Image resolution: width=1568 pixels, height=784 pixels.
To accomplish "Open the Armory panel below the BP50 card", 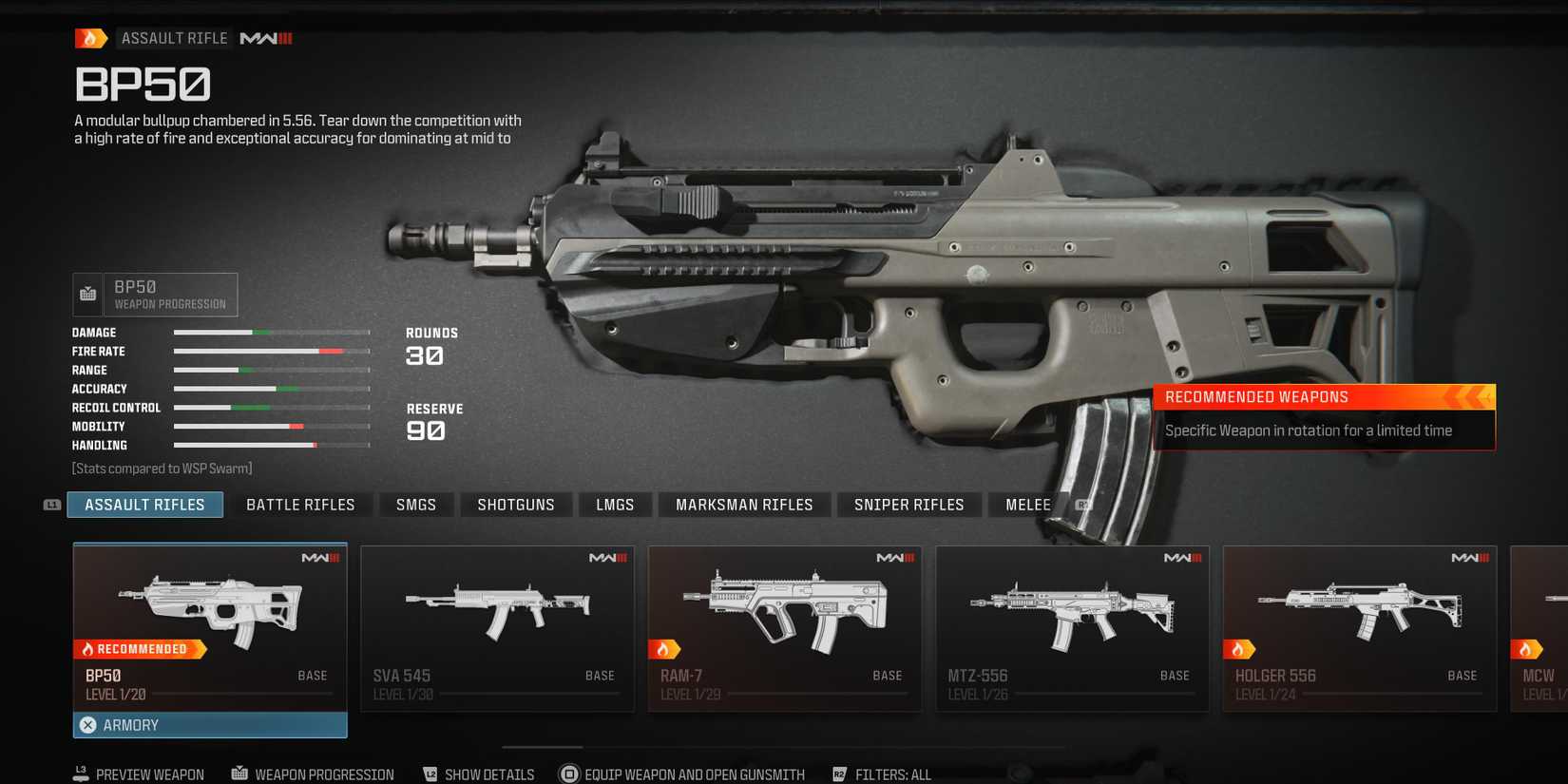I will (x=209, y=724).
